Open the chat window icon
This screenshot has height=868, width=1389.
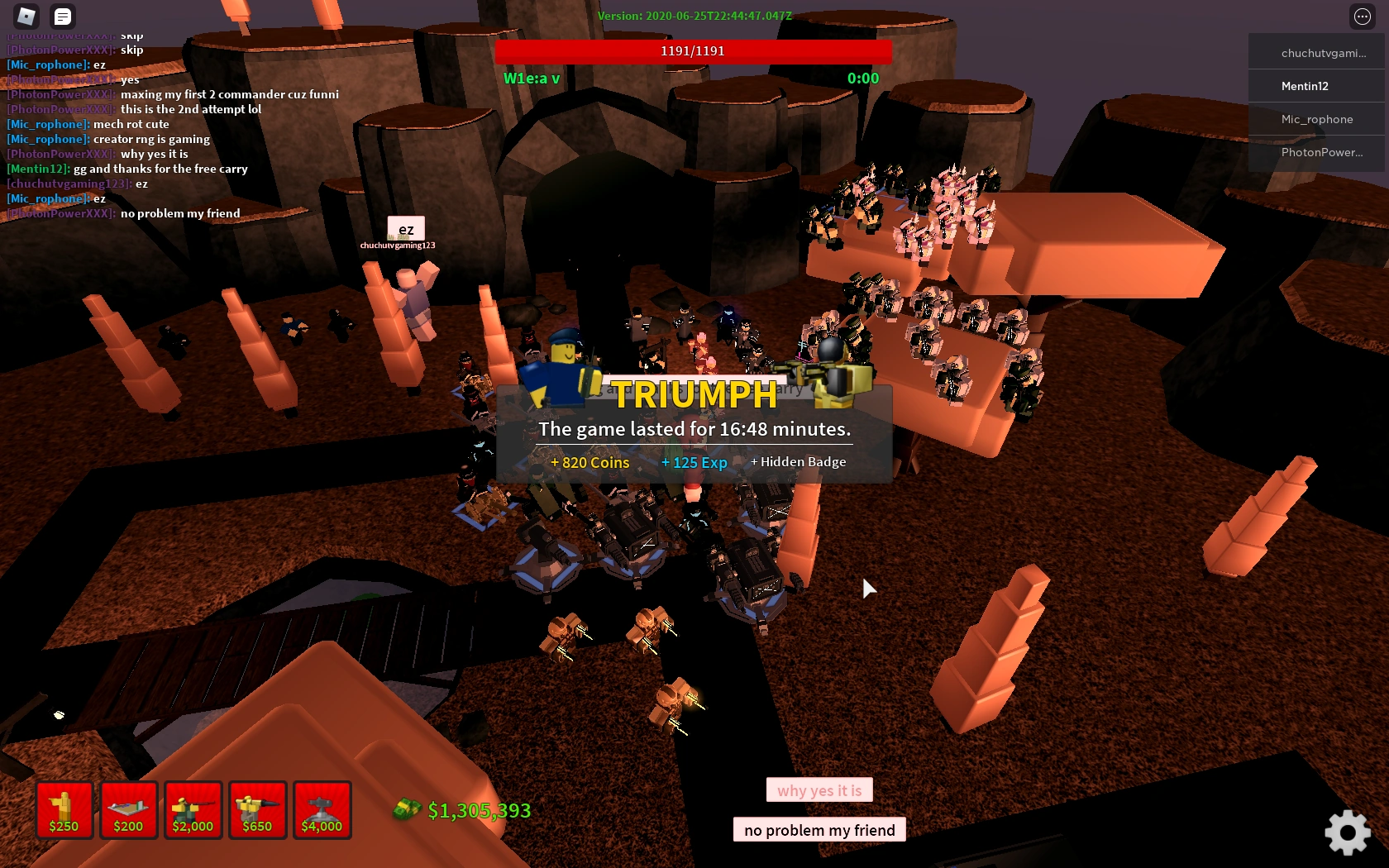coord(62,16)
